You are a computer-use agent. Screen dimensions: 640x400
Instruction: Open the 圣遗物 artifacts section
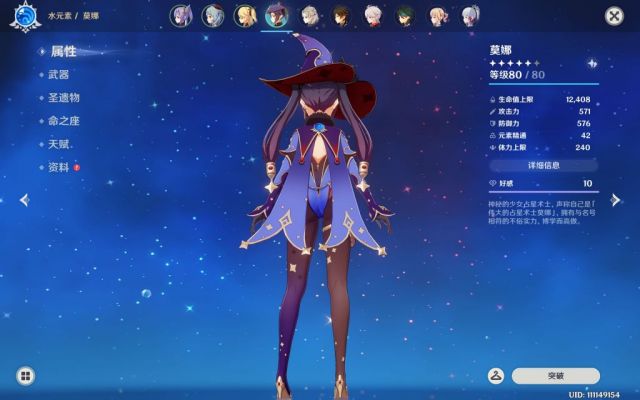(x=63, y=97)
